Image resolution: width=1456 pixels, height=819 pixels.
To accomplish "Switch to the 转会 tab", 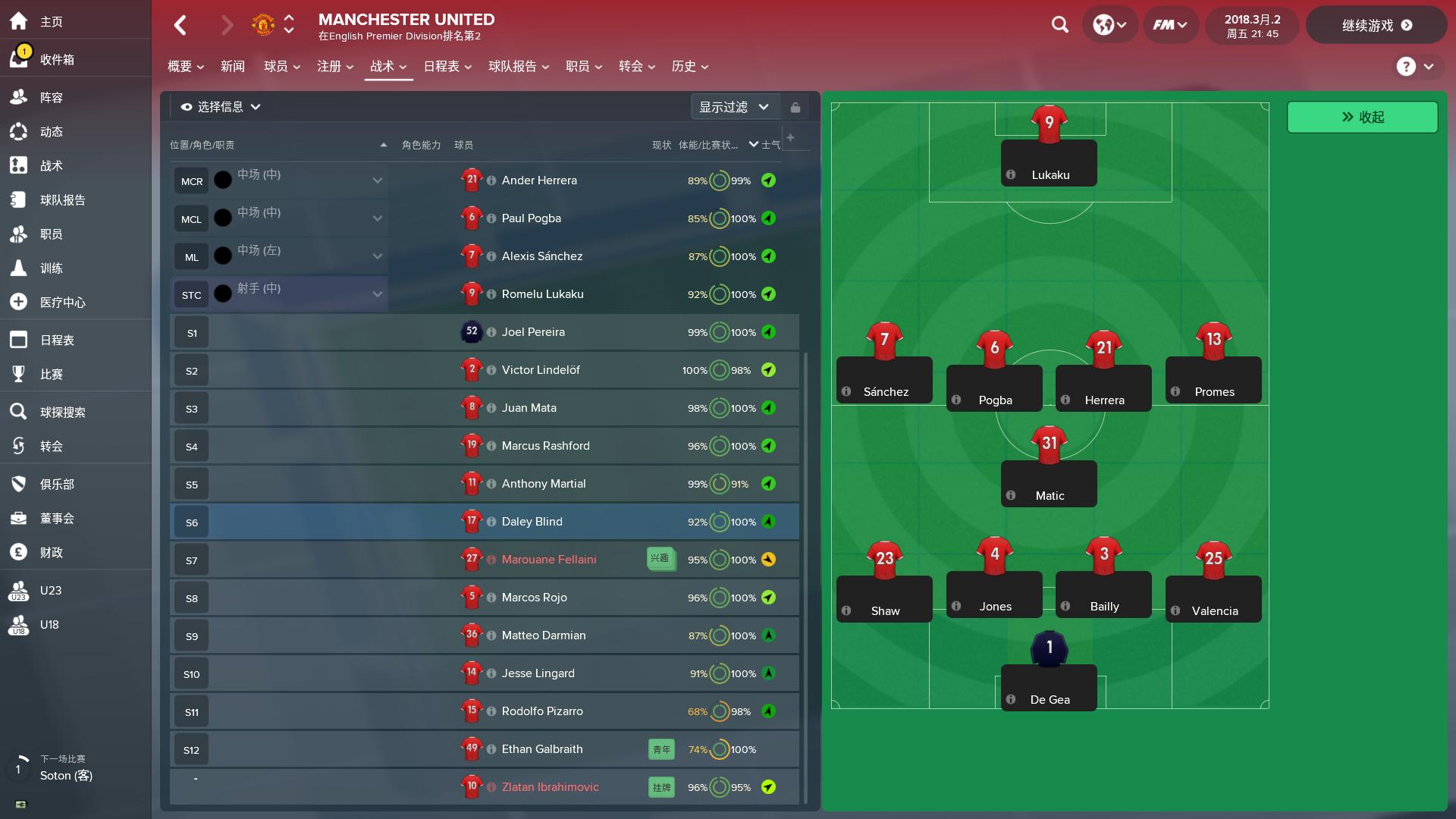I will coord(630,66).
